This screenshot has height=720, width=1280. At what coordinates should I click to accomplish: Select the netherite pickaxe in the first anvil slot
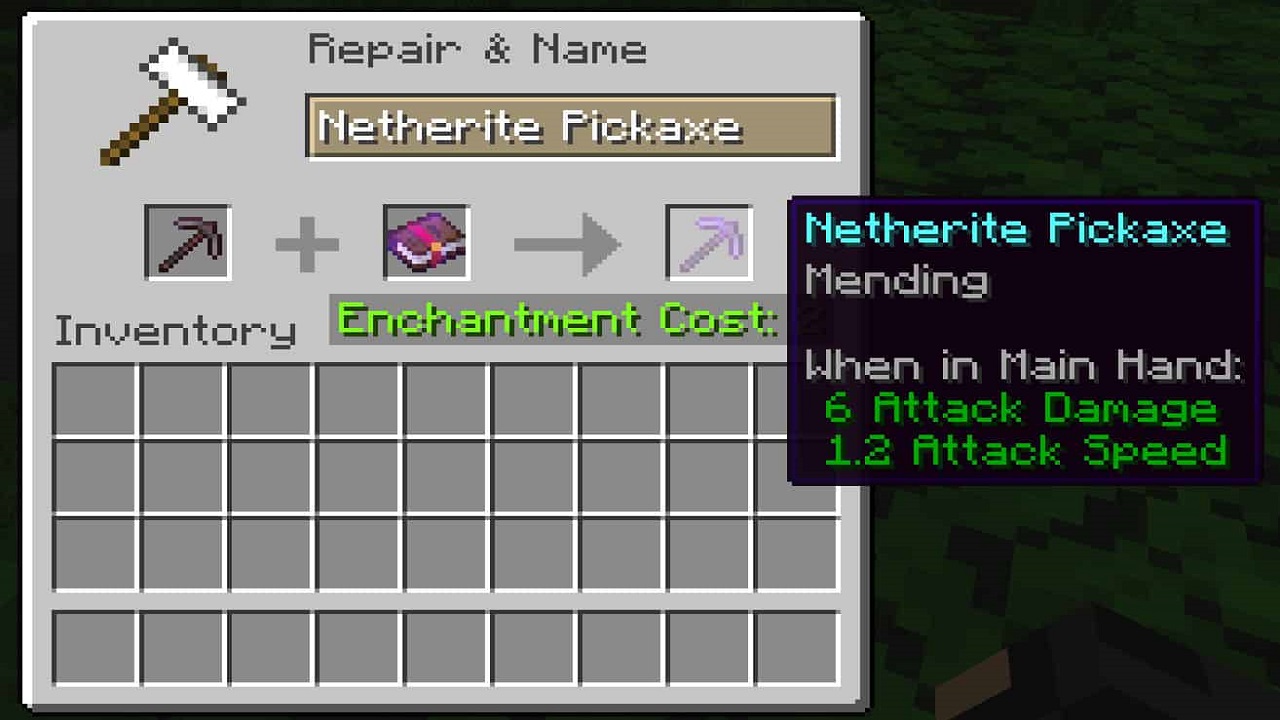188,242
